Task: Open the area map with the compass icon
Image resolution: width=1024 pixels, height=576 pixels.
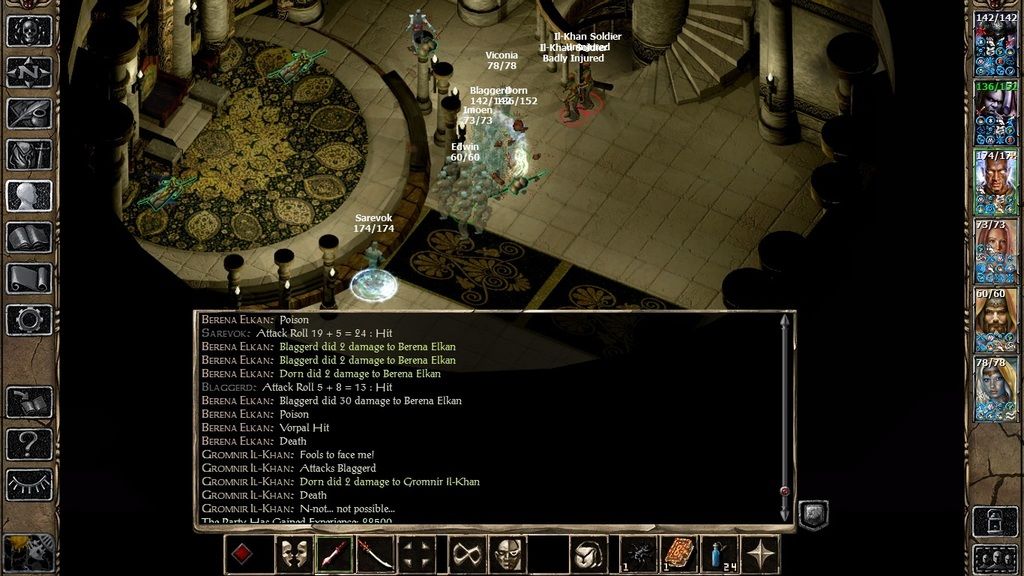Action: [29, 72]
